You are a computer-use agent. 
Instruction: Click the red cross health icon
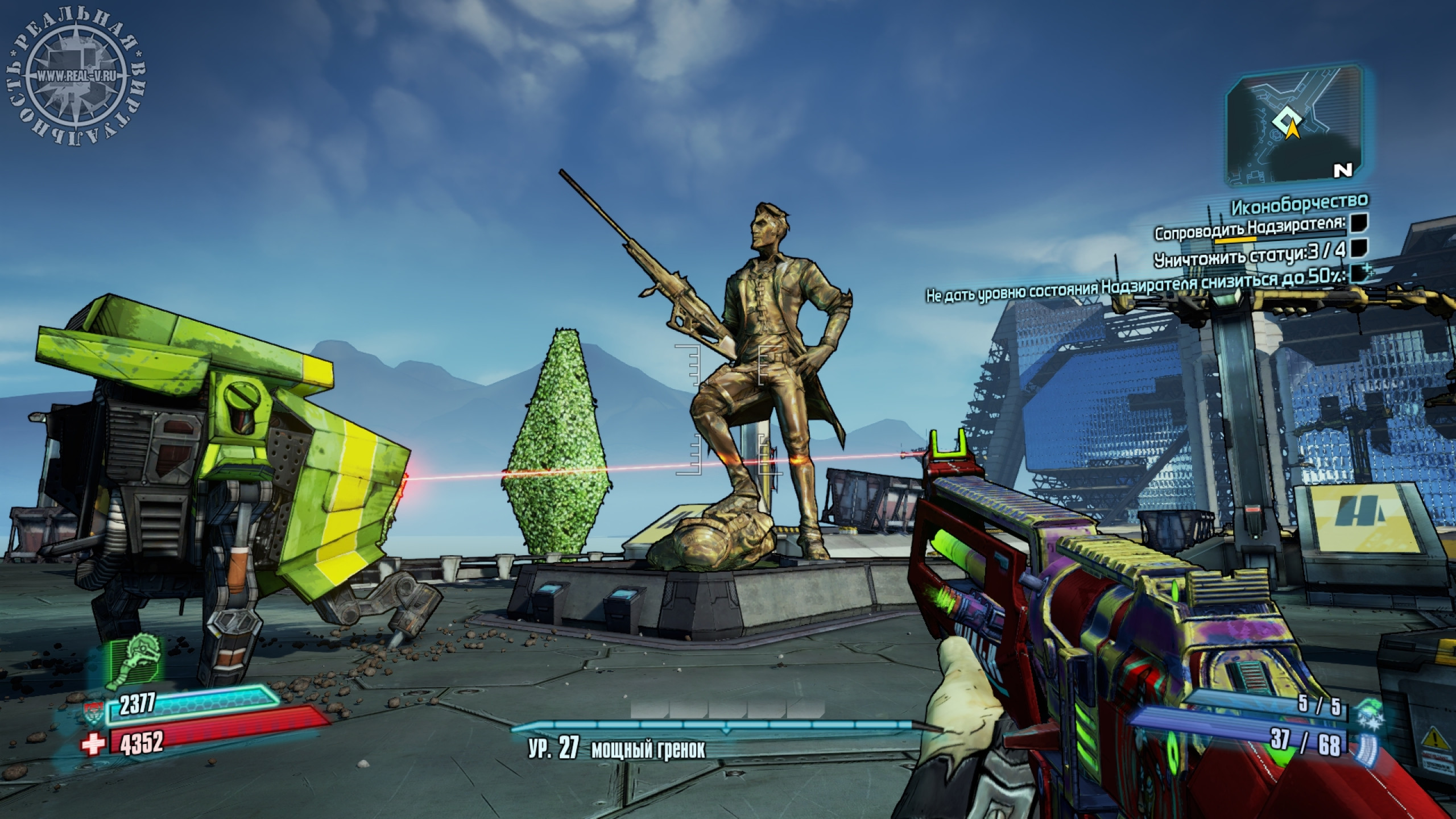coord(94,743)
